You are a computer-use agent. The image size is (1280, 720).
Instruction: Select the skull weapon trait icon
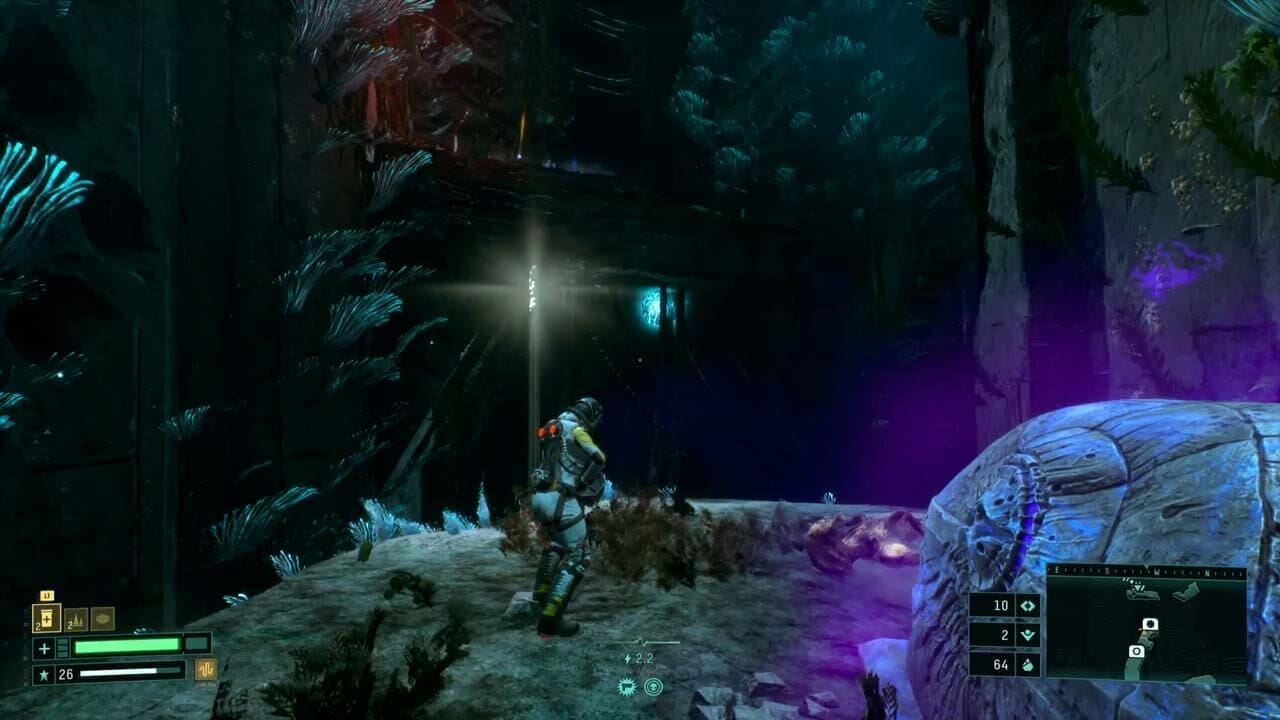pos(653,686)
